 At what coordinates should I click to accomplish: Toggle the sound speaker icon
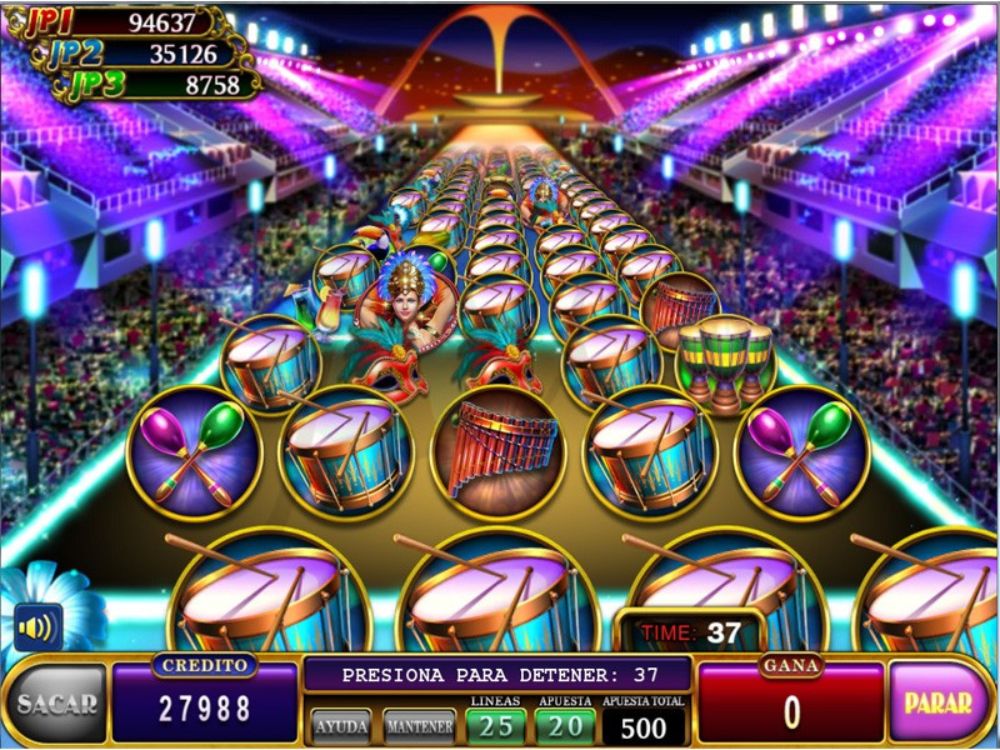click(x=38, y=628)
